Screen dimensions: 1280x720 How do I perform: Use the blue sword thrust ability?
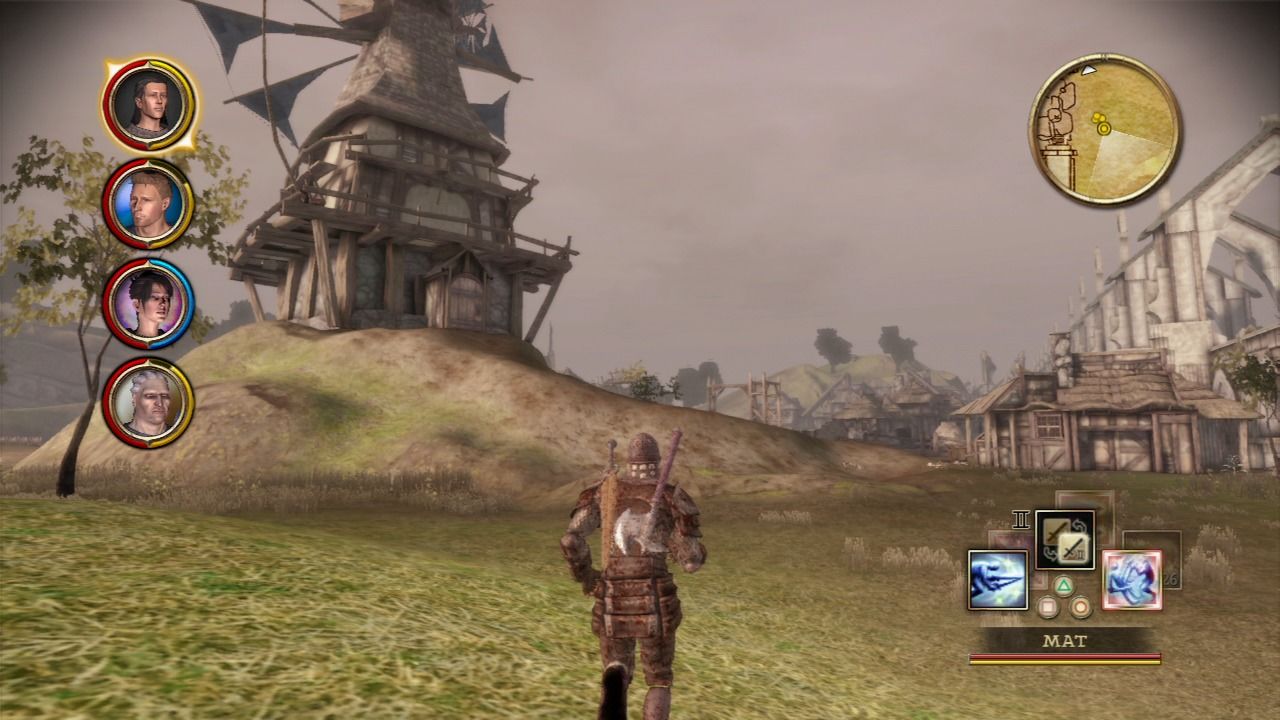pyautogui.click(x=997, y=580)
